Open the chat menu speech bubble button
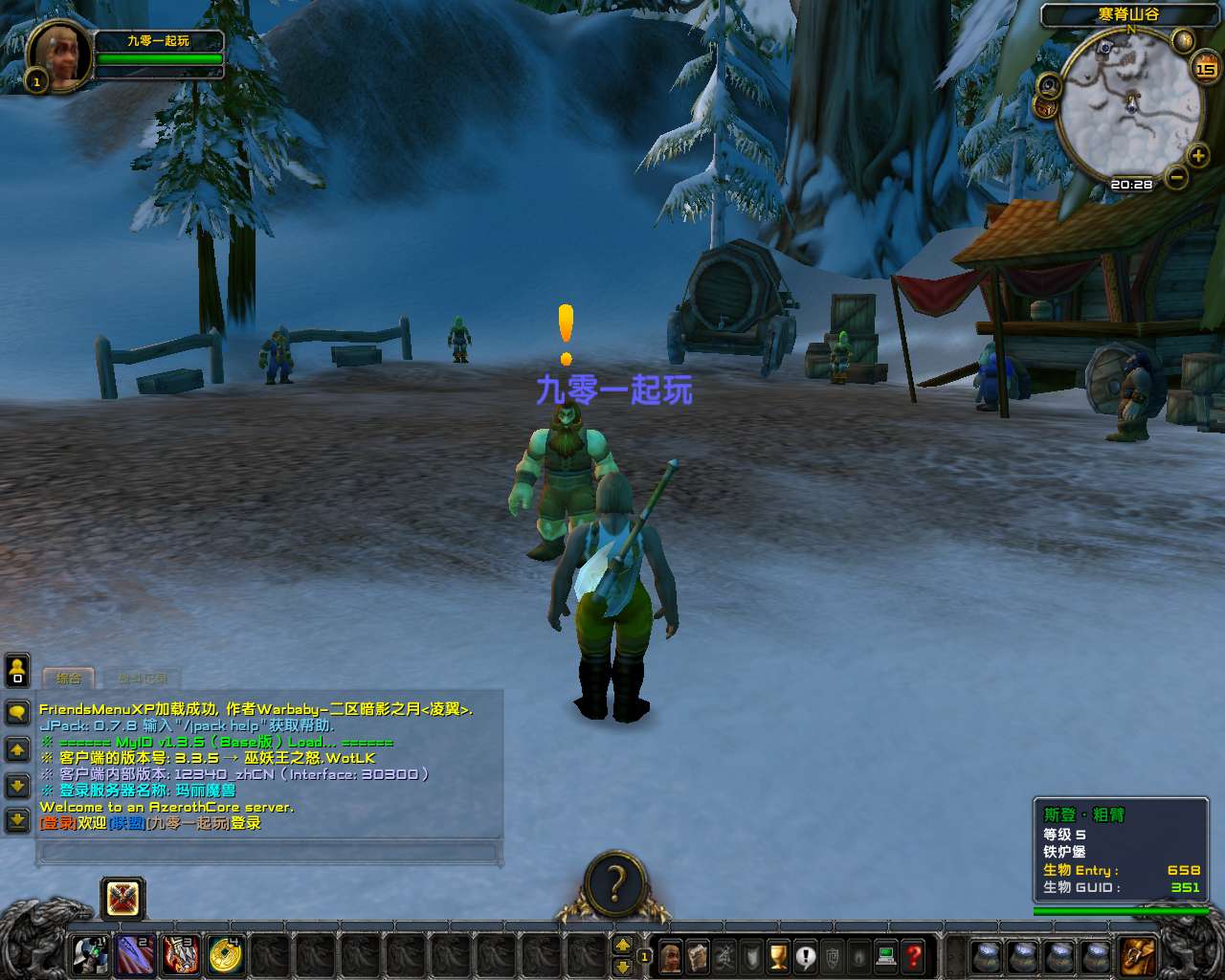Image resolution: width=1225 pixels, height=980 pixels. tap(17, 712)
